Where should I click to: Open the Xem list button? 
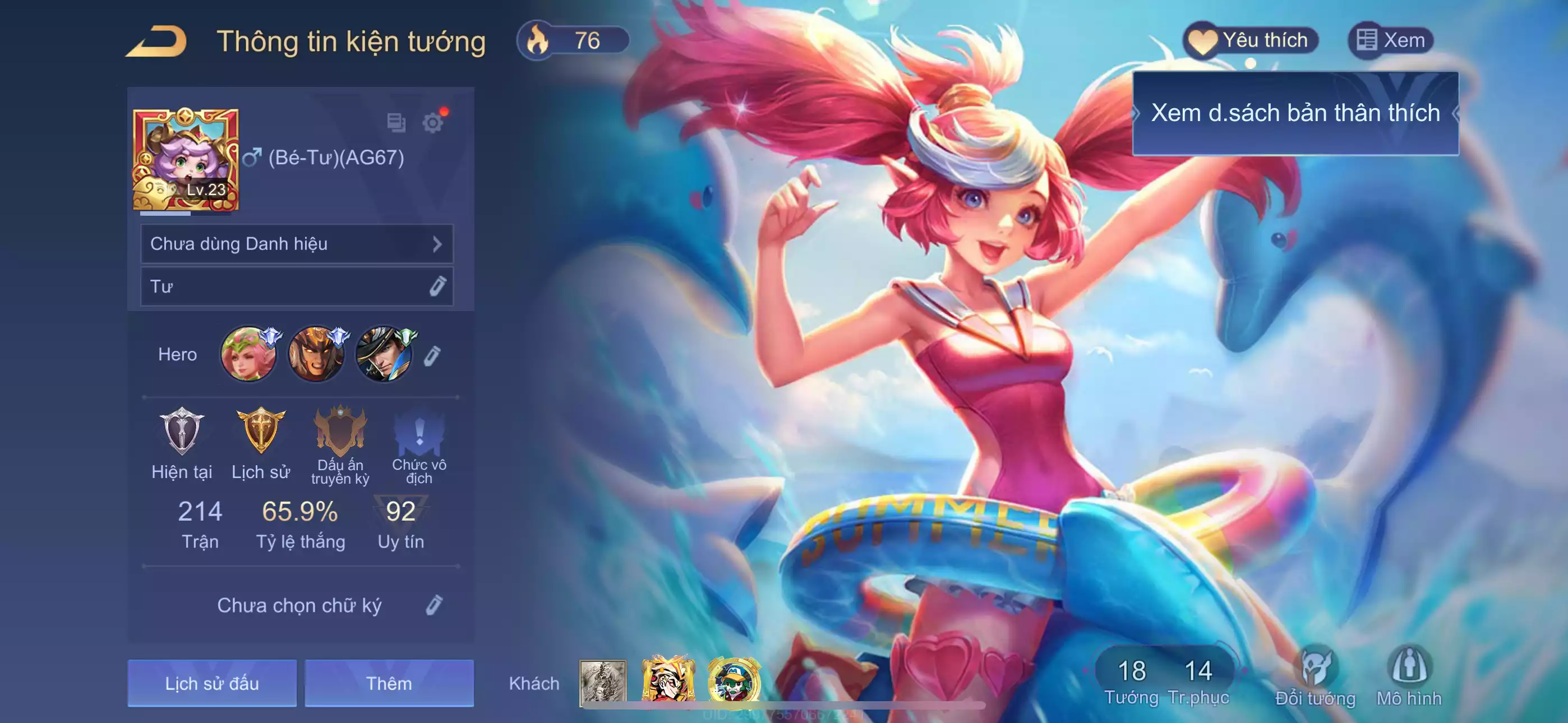pyautogui.click(x=1391, y=41)
